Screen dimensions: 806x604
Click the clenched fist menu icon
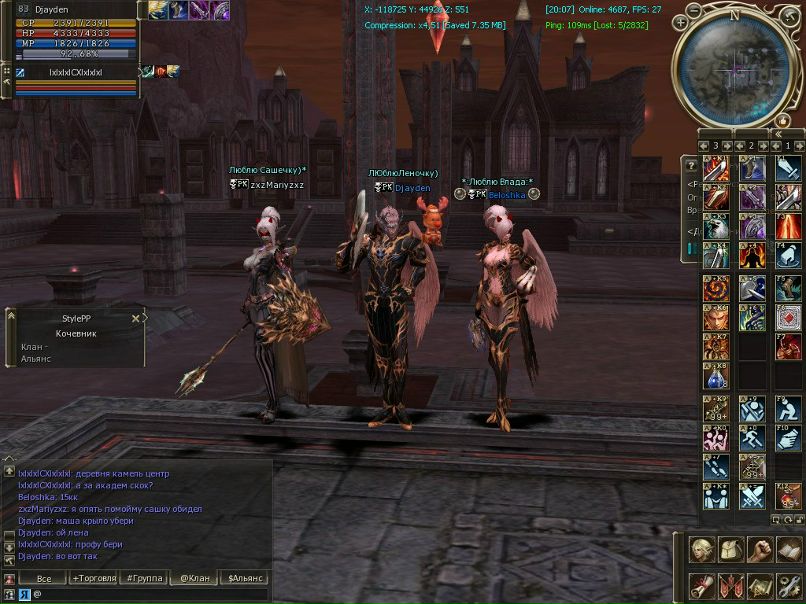[x=761, y=550]
